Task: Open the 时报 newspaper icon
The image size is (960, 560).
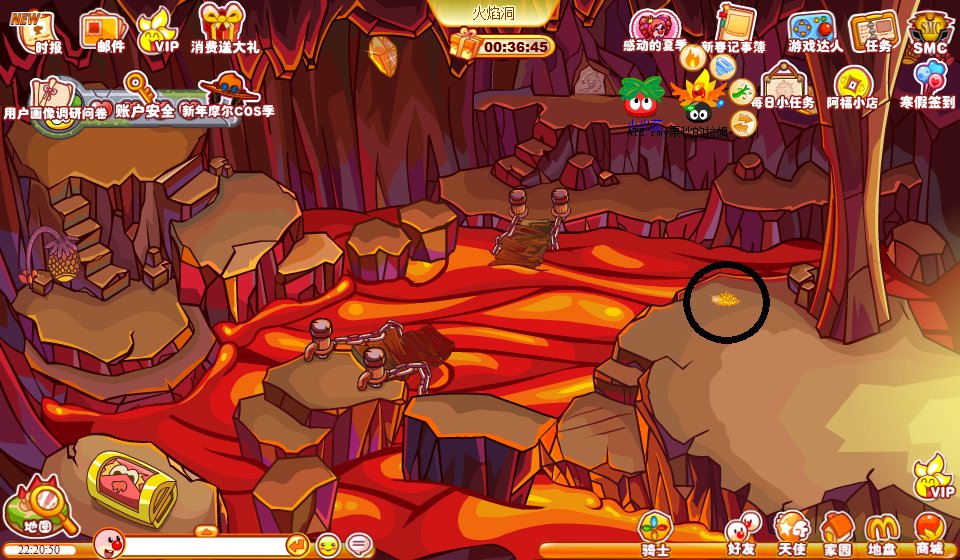Action: (x=40, y=30)
